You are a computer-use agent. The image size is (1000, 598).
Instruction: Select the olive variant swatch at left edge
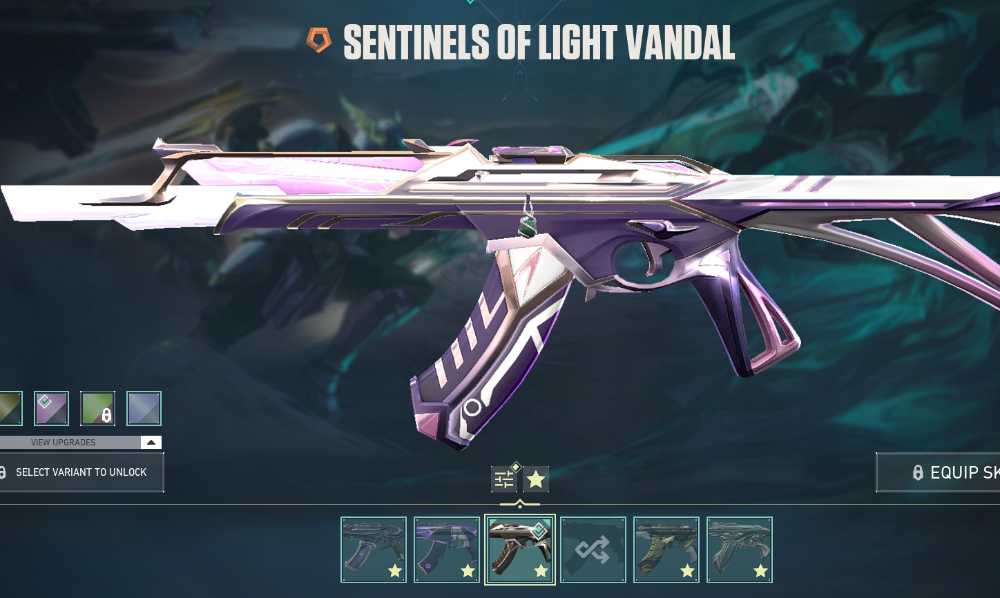pos(10,408)
